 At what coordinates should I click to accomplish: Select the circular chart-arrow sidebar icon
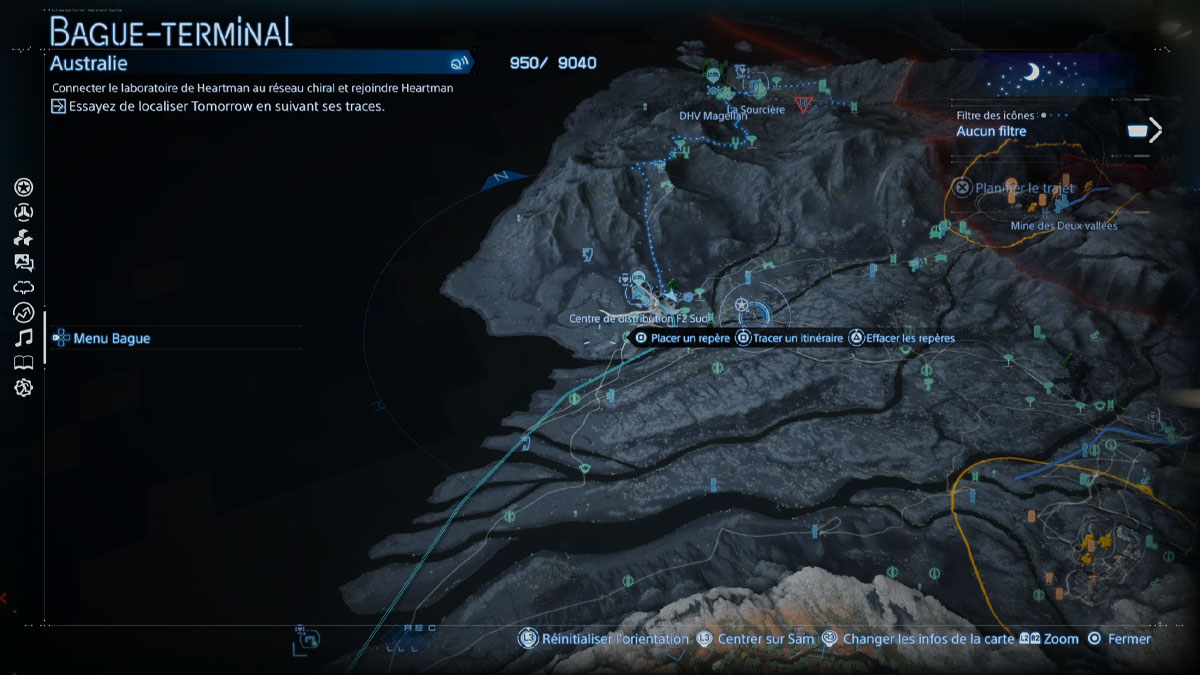(24, 313)
